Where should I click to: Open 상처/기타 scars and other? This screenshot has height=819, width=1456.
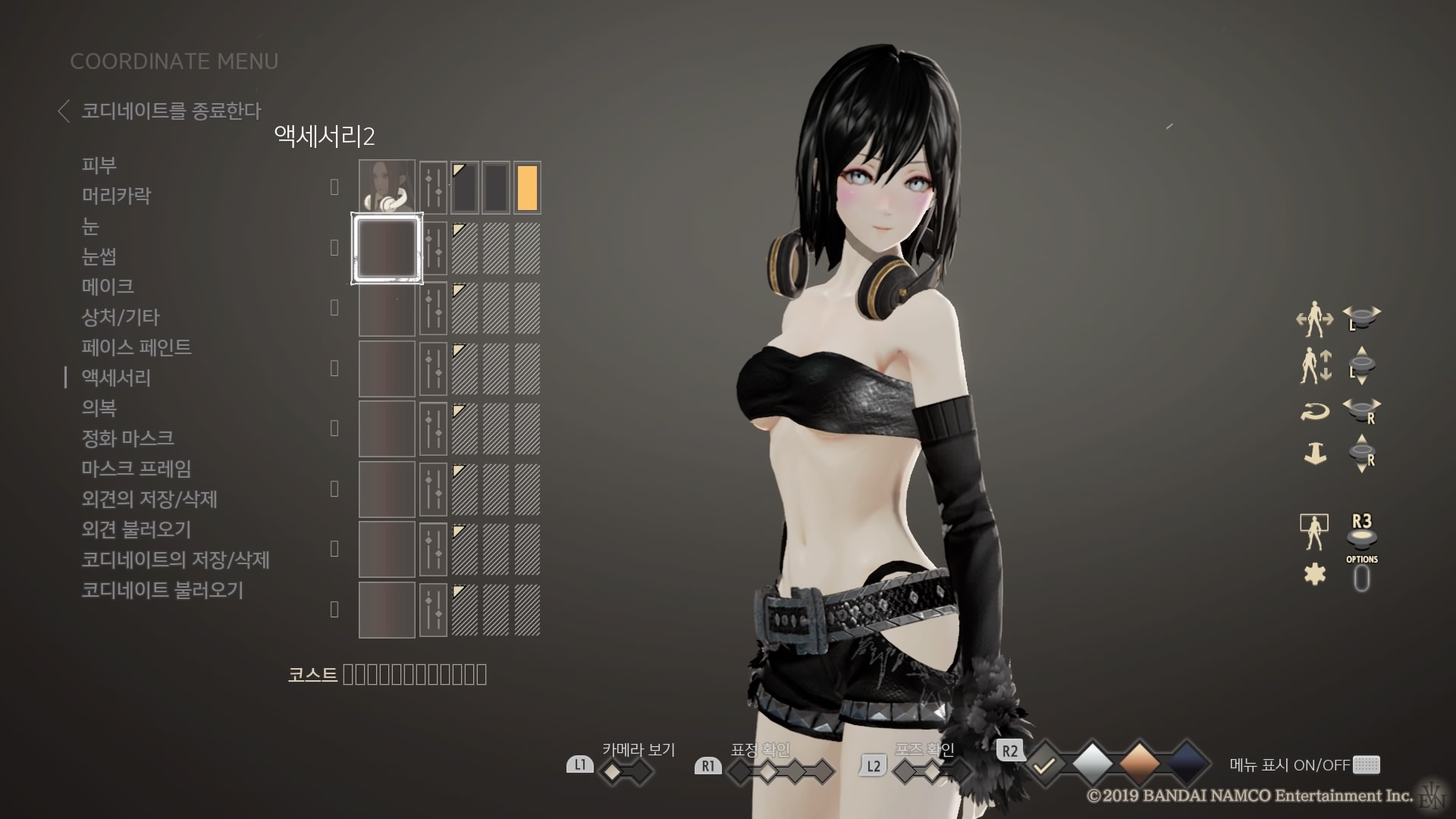[121, 317]
